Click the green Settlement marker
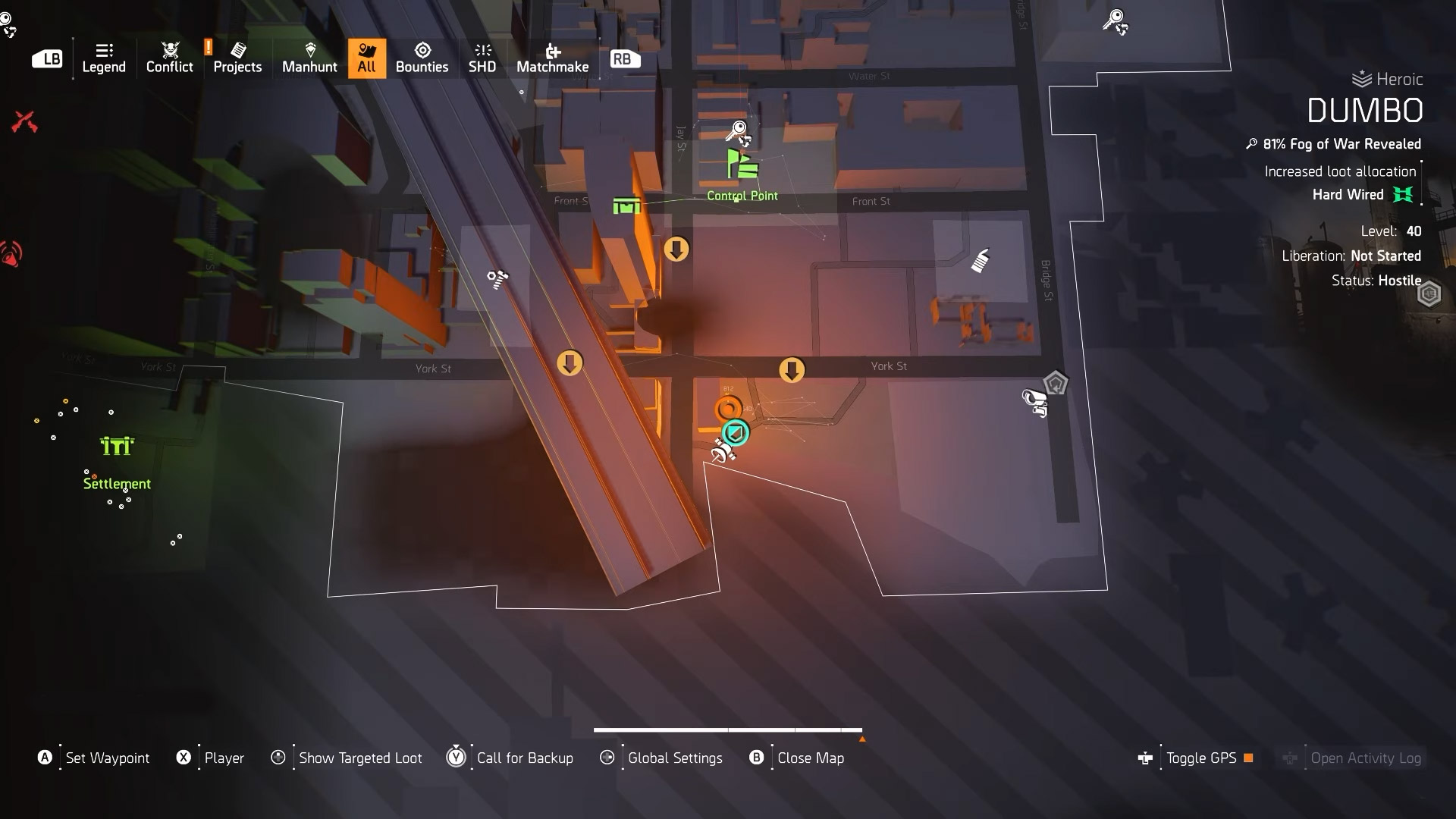1456x819 pixels. tap(117, 446)
